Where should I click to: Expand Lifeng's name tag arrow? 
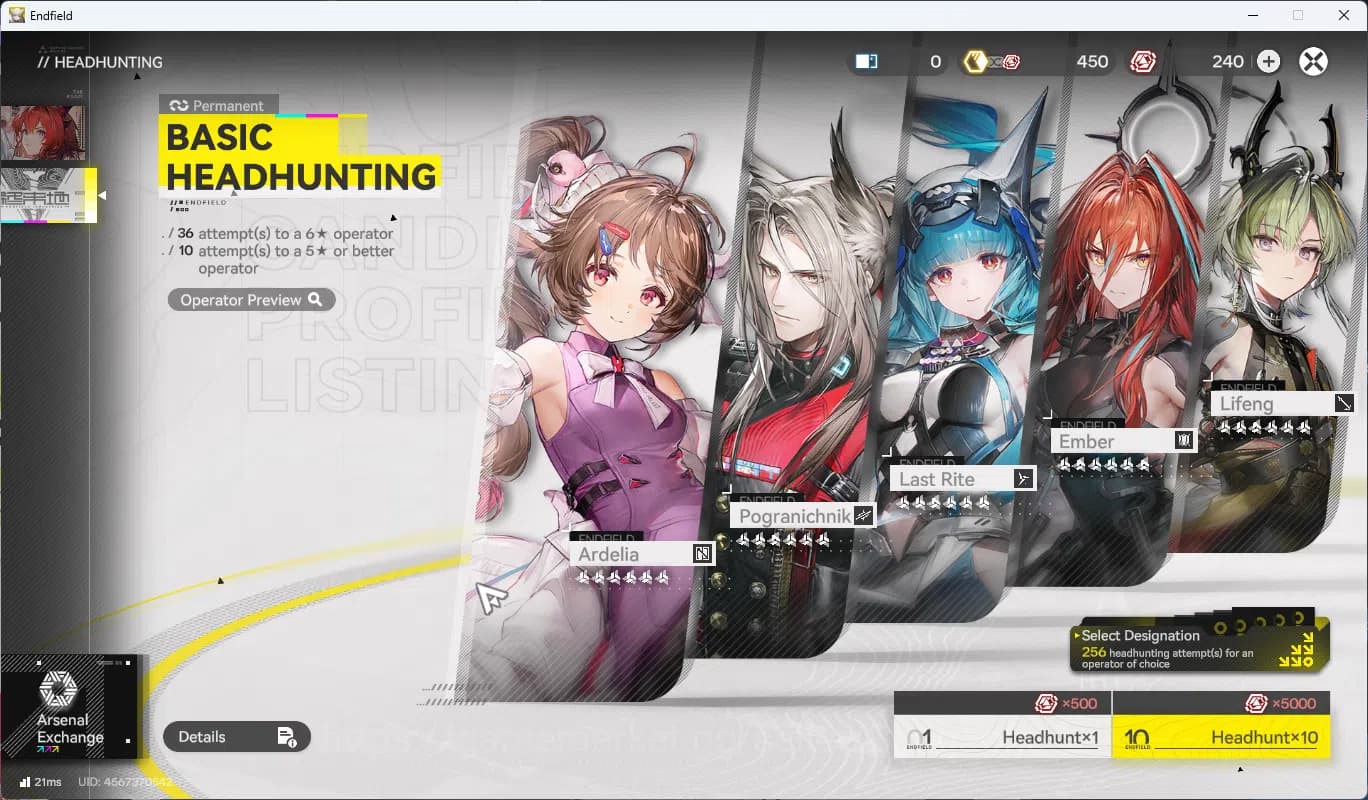pos(1344,402)
